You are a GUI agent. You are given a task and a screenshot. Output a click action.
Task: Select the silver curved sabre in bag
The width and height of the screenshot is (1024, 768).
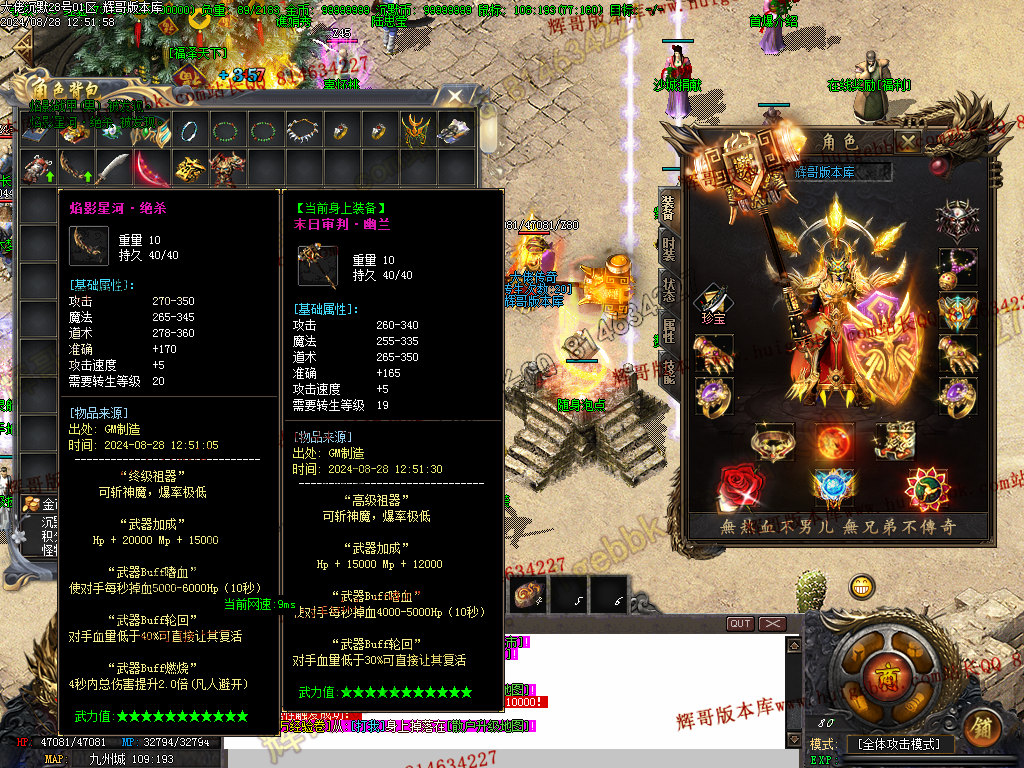pos(113,167)
